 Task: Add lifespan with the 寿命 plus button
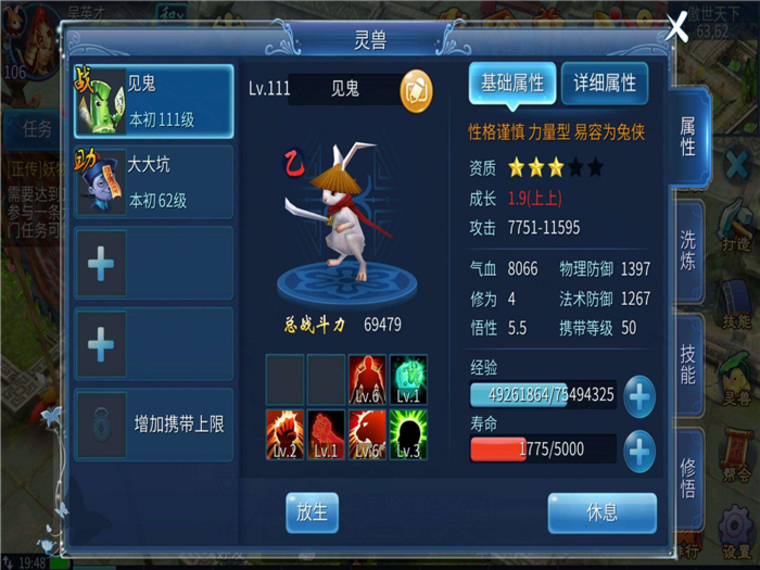click(x=640, y=452)
